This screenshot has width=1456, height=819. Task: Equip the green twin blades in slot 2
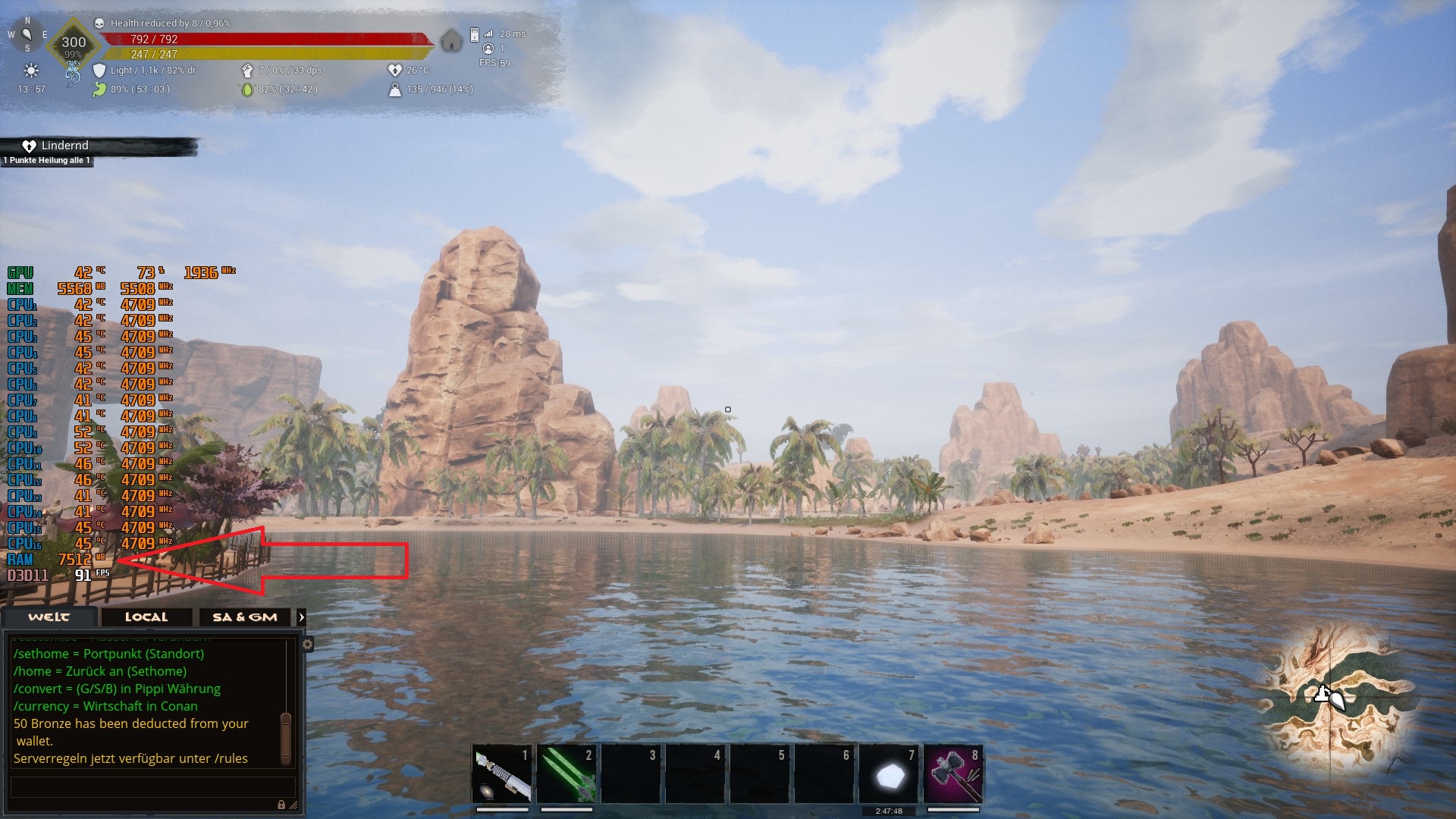(x=566, y=773)
